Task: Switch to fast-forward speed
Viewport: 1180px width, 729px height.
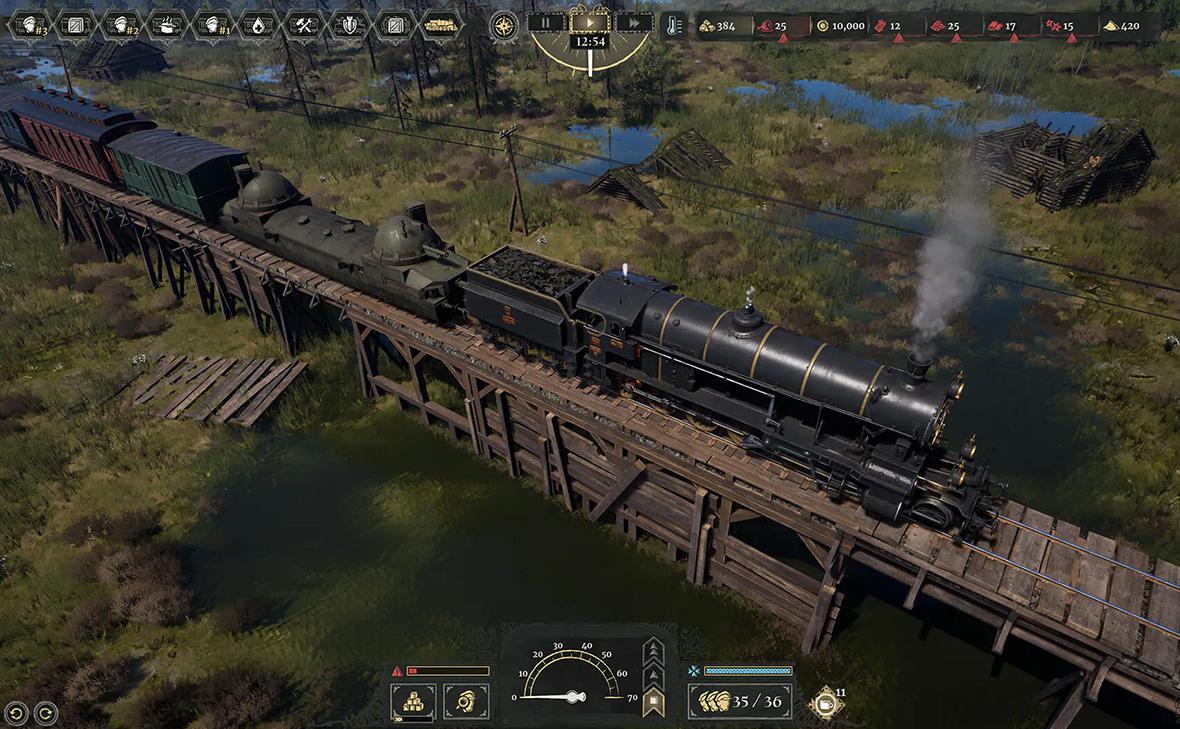Action: click(x=633, y=22)
